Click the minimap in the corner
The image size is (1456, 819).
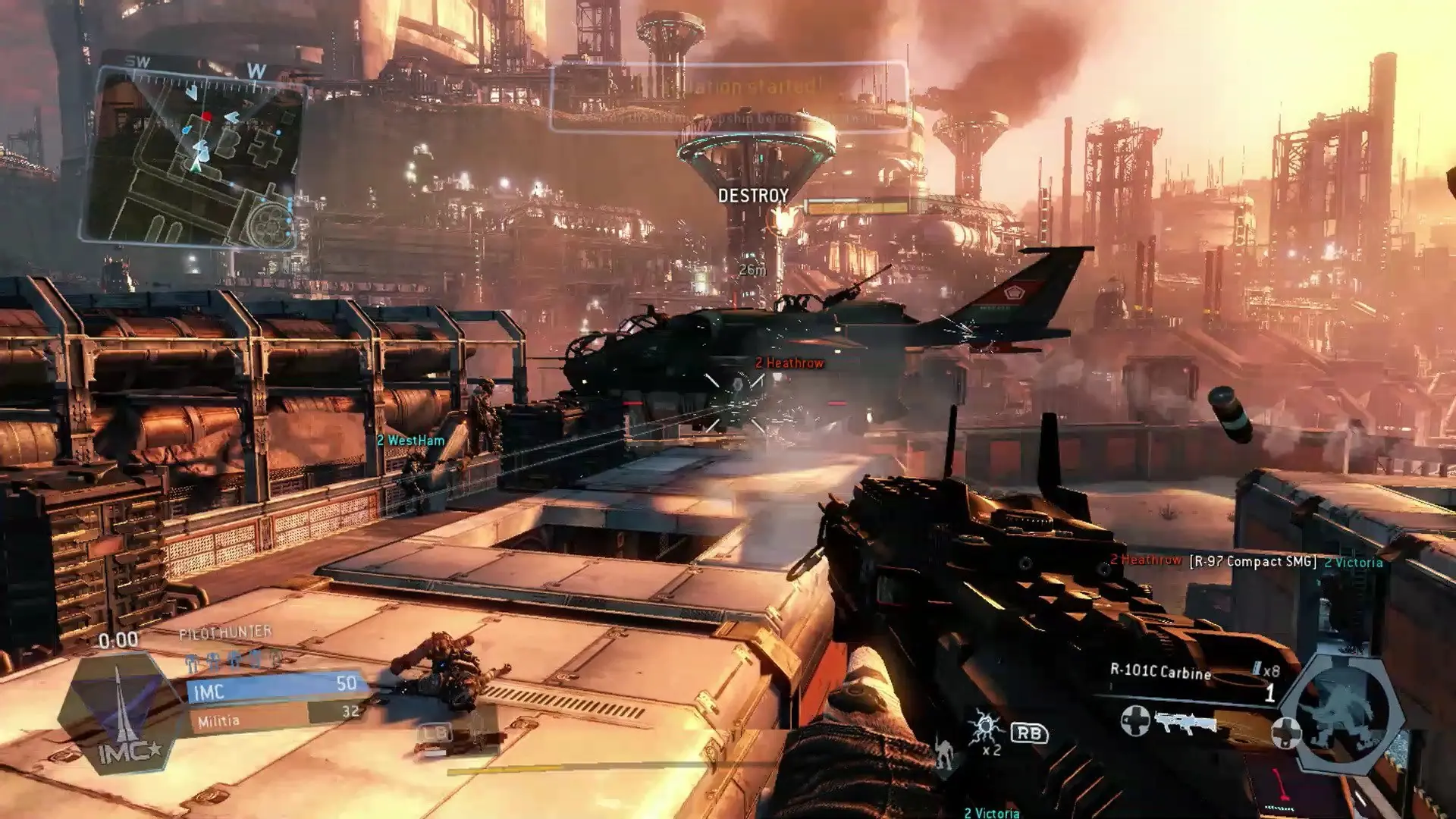[x=194, y=155]
